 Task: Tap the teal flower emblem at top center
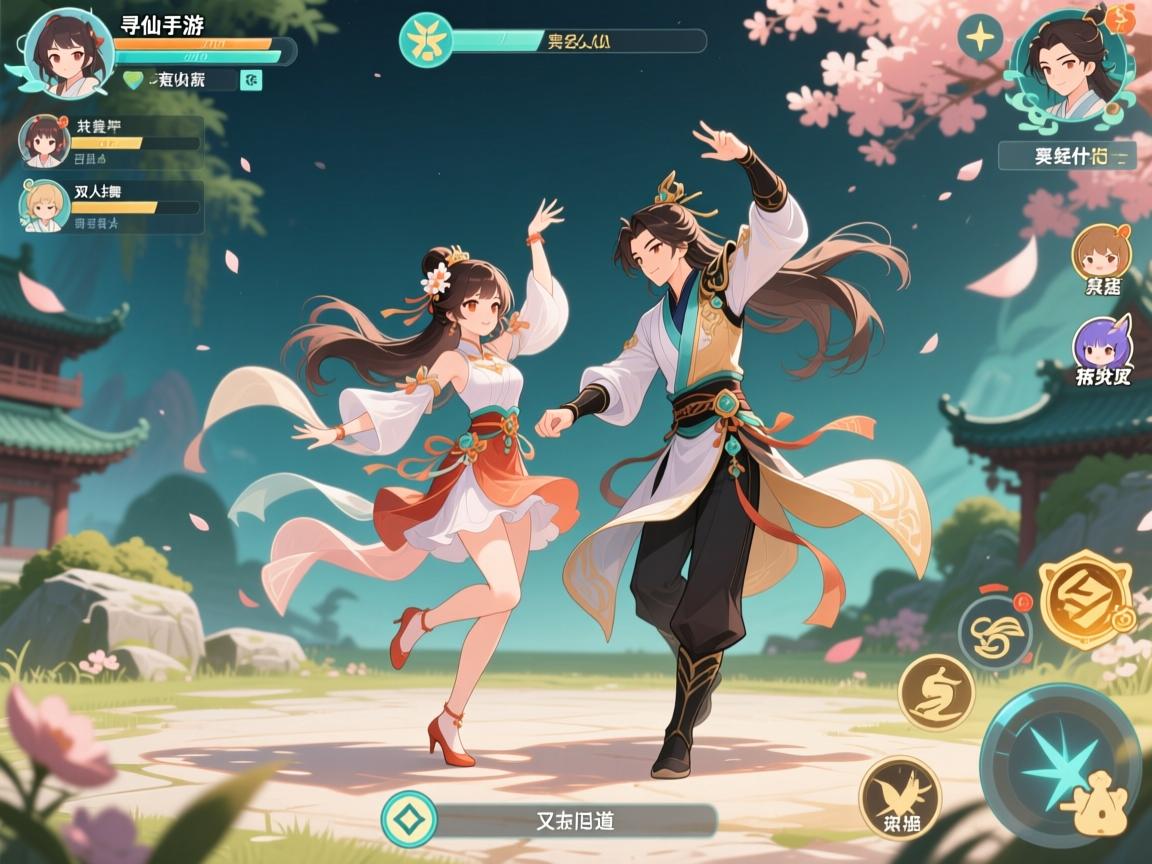427,41
